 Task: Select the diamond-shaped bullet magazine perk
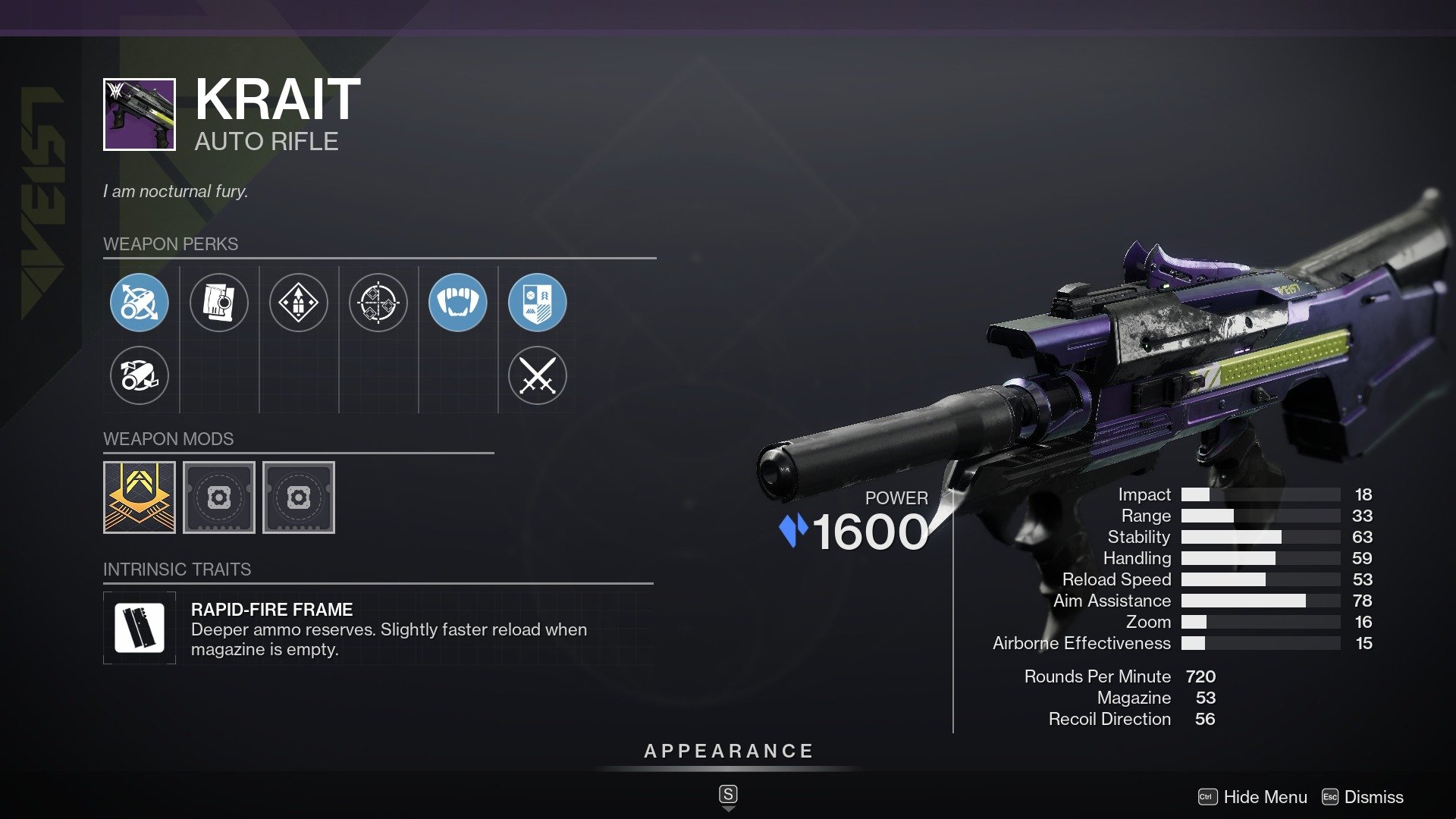click(299, 302)
